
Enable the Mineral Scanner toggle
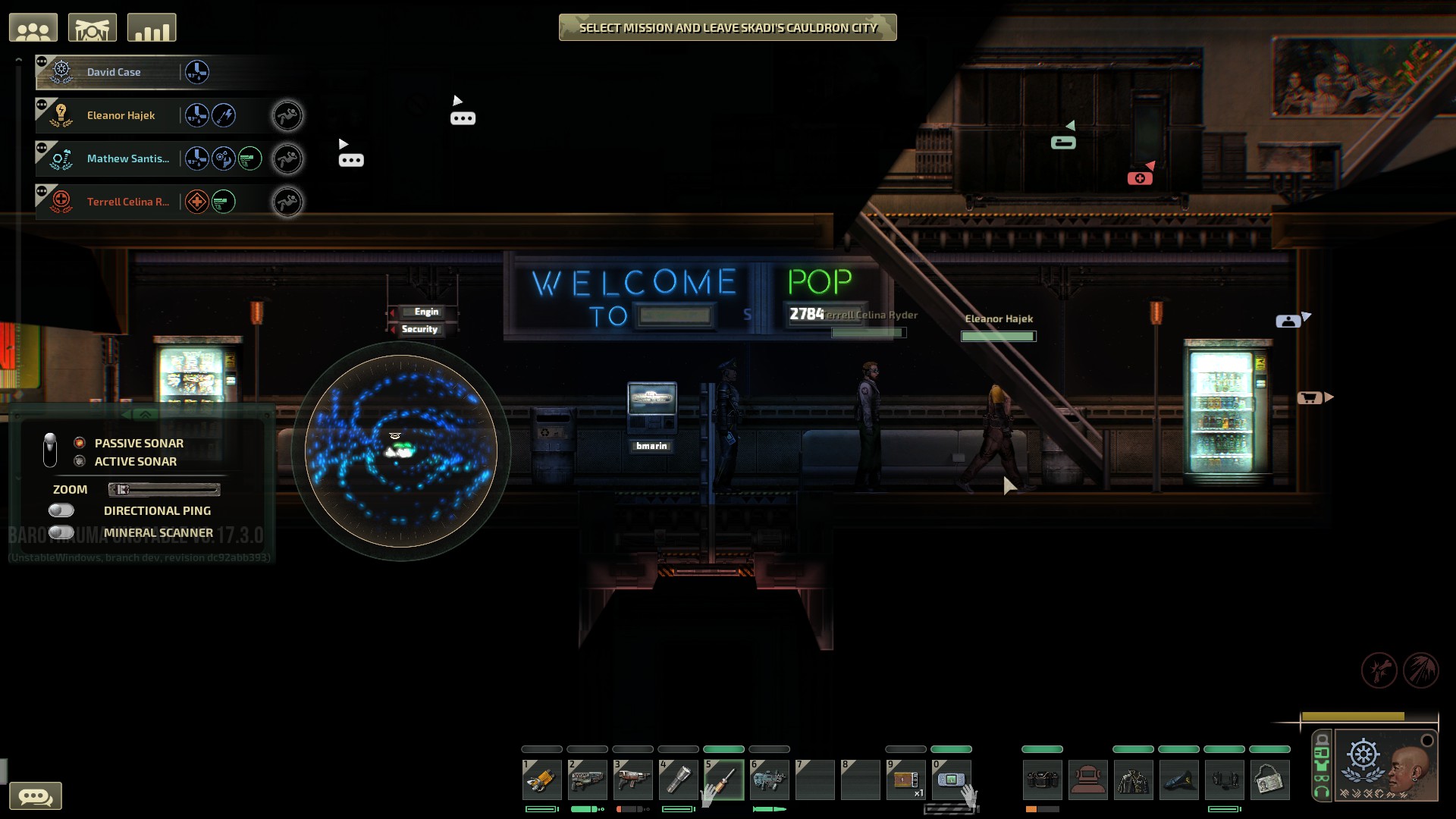[x=60, y=532]
